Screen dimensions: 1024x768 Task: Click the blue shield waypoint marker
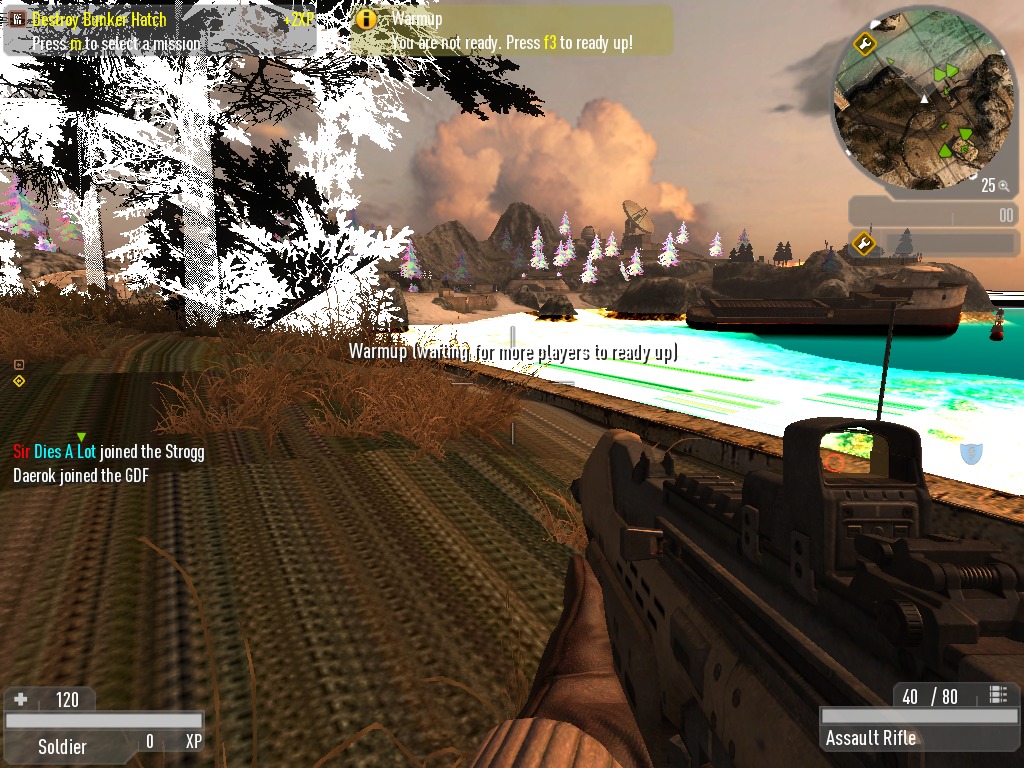coord(969,453)
